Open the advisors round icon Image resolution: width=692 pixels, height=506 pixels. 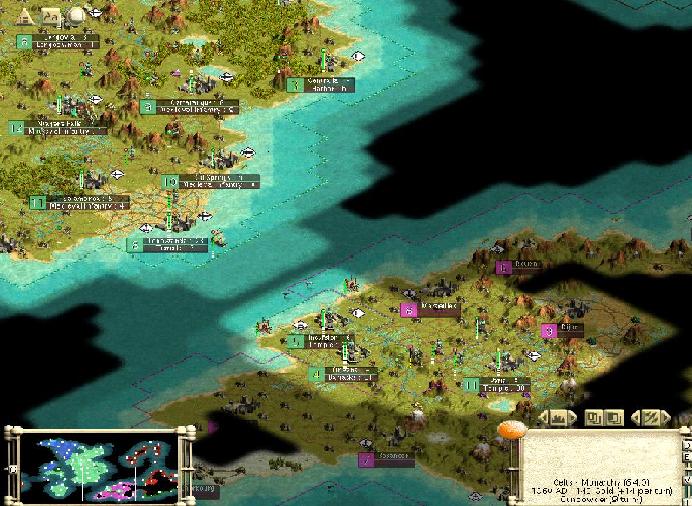pyautogui.click(x=76, y=16)
